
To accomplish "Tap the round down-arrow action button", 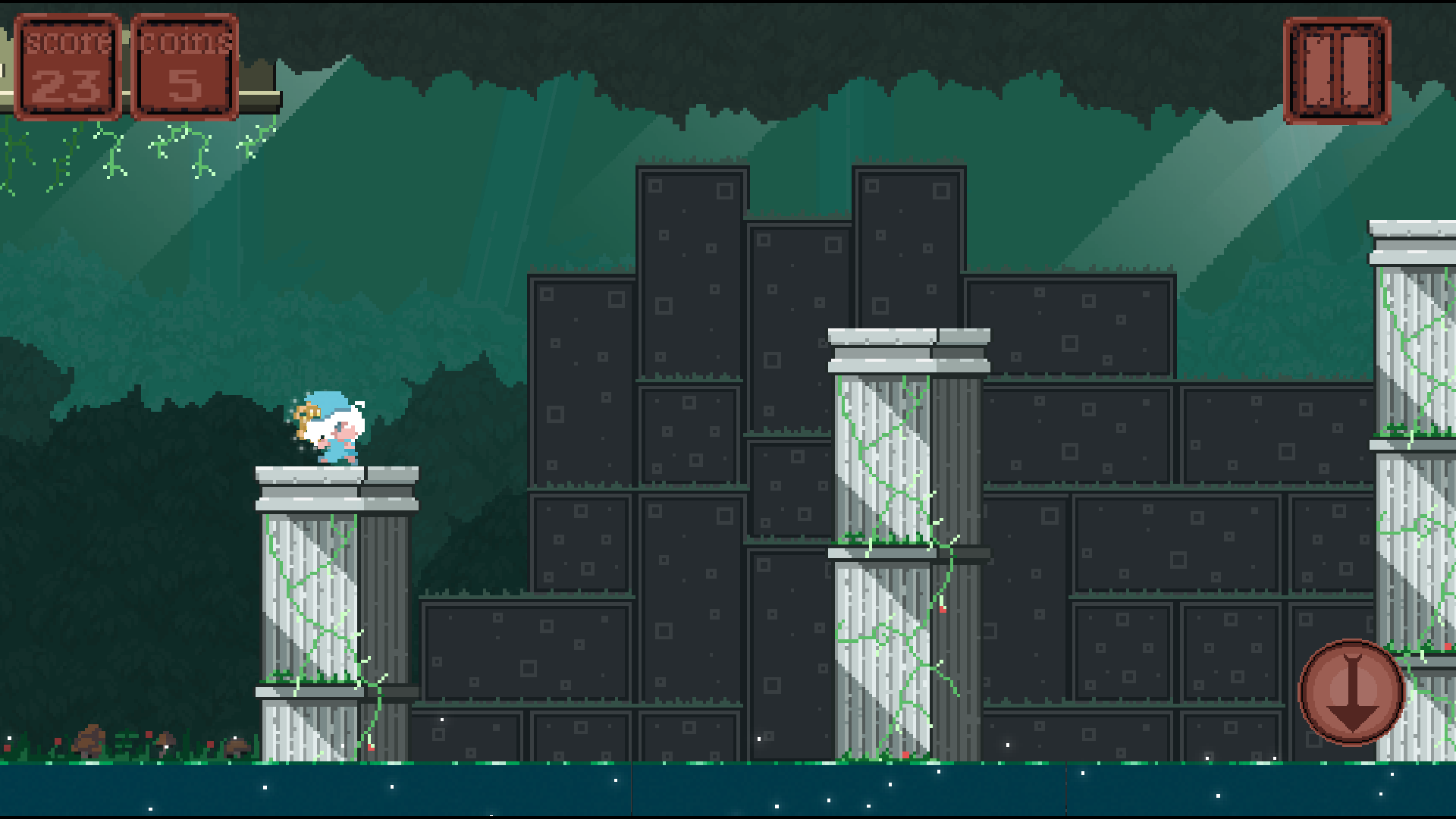I will (1351, 692).
